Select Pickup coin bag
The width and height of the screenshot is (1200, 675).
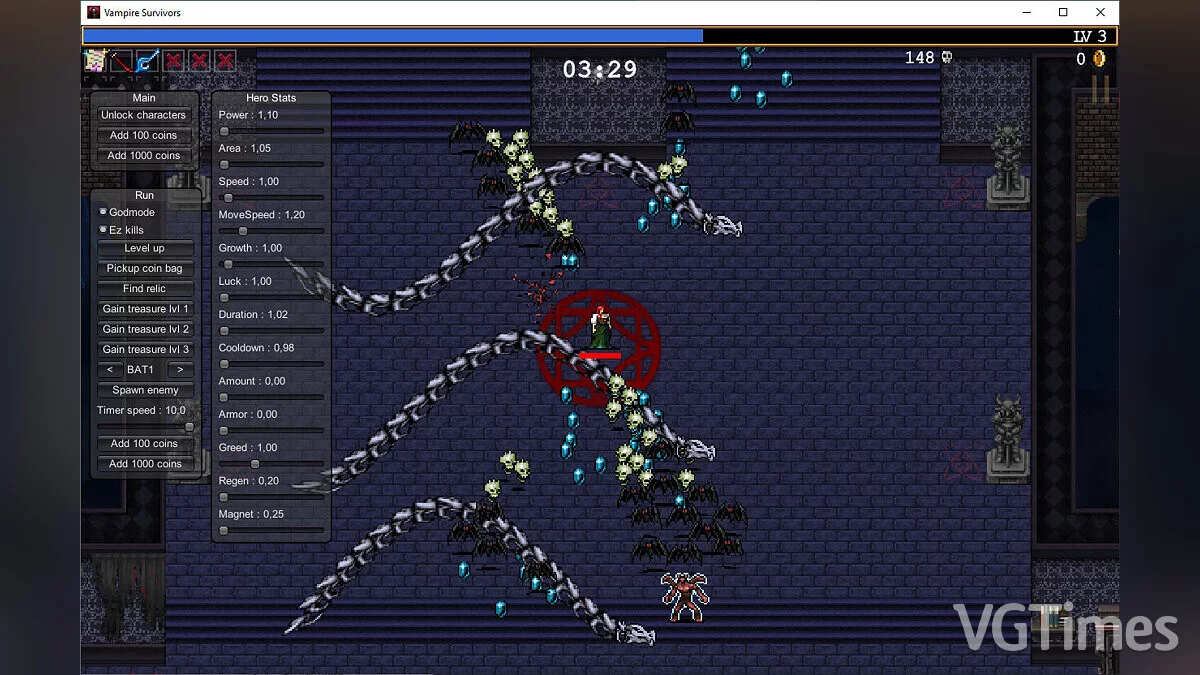[144, 268]
